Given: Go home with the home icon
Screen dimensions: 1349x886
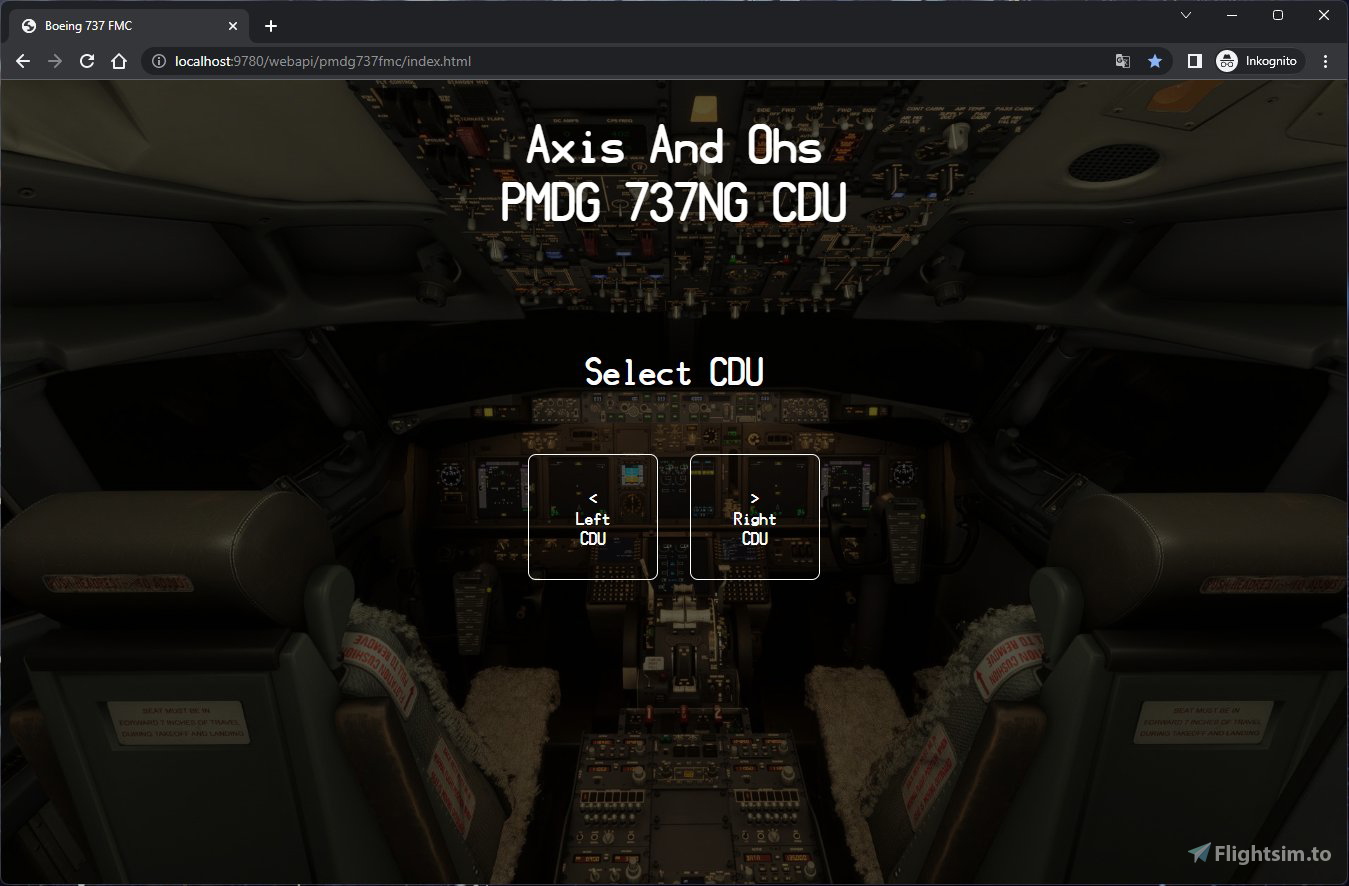Looking at the screenshot, I should [x=119, y=61].
